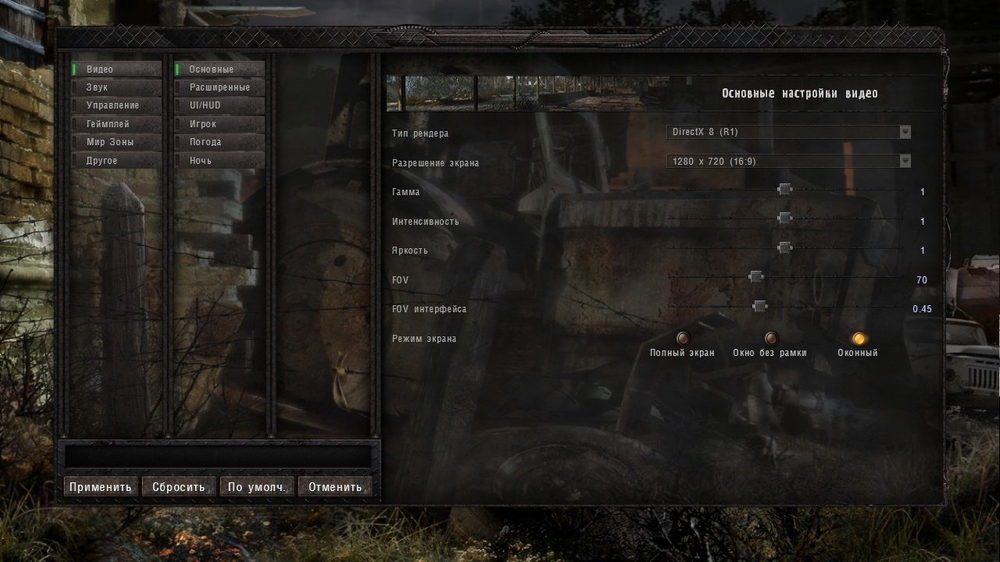Image resolution: width=1000 pixels, height=562 pixels.
Task: Click the FOV slider handle
Action: 756,277
